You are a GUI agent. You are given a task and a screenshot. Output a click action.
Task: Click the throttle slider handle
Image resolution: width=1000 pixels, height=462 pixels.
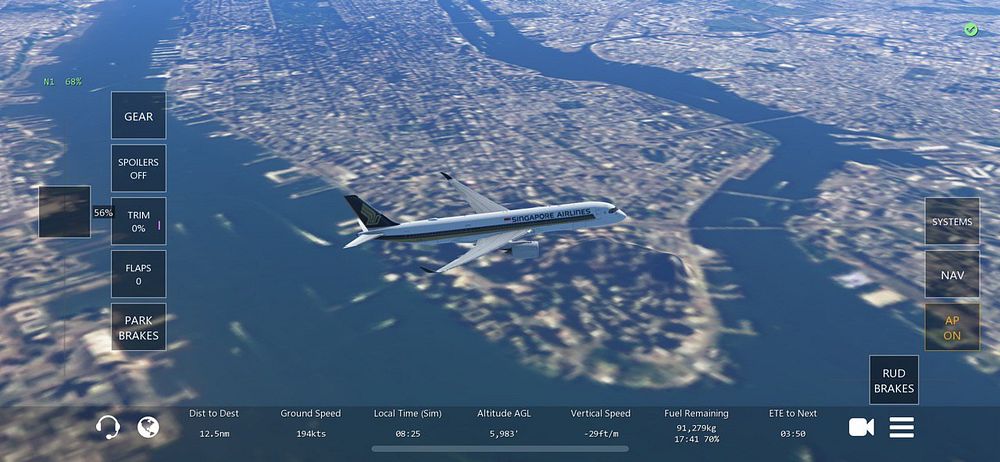(x=65, y=212)
